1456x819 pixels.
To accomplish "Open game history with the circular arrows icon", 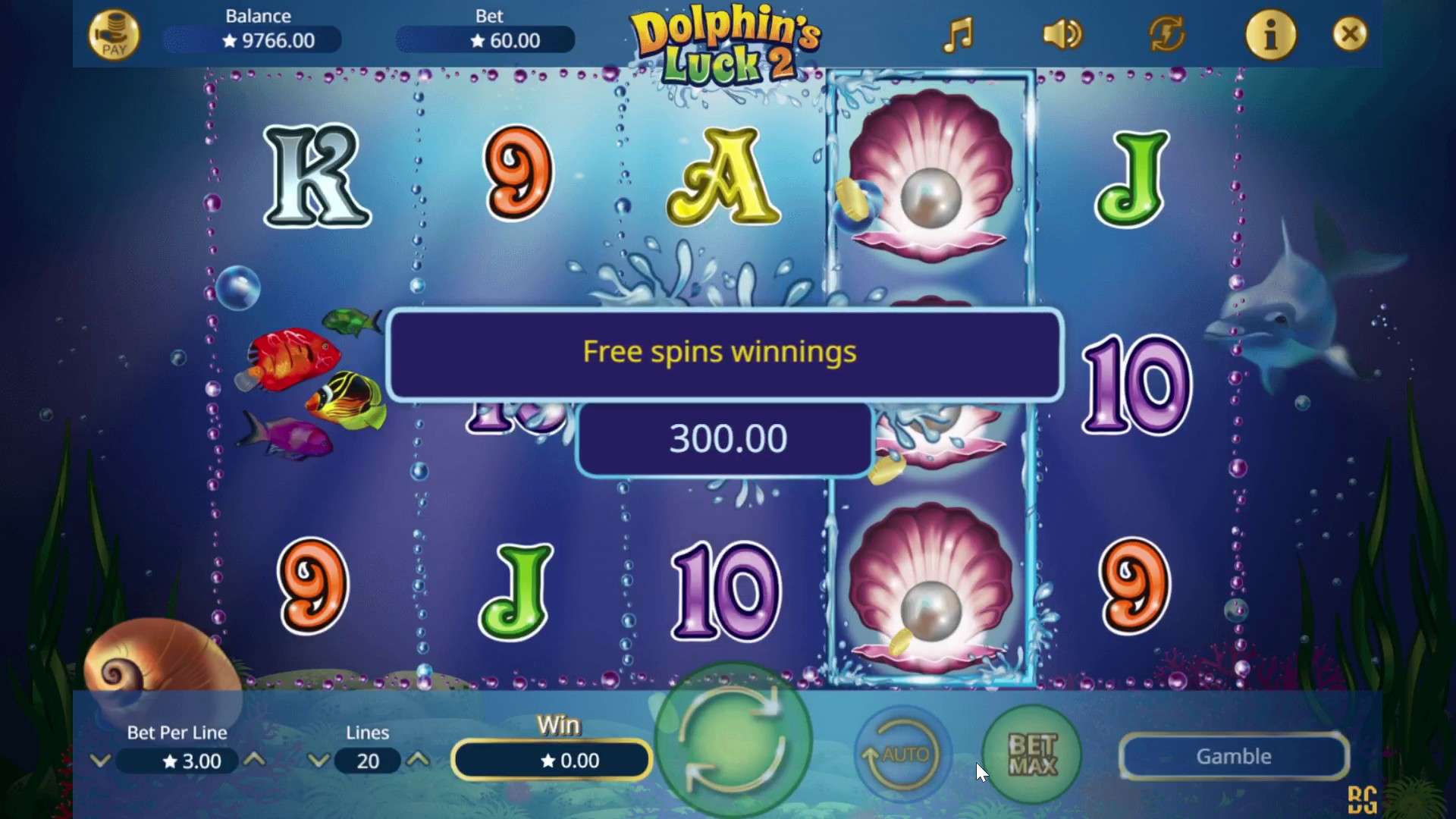I will [1166, 34].
